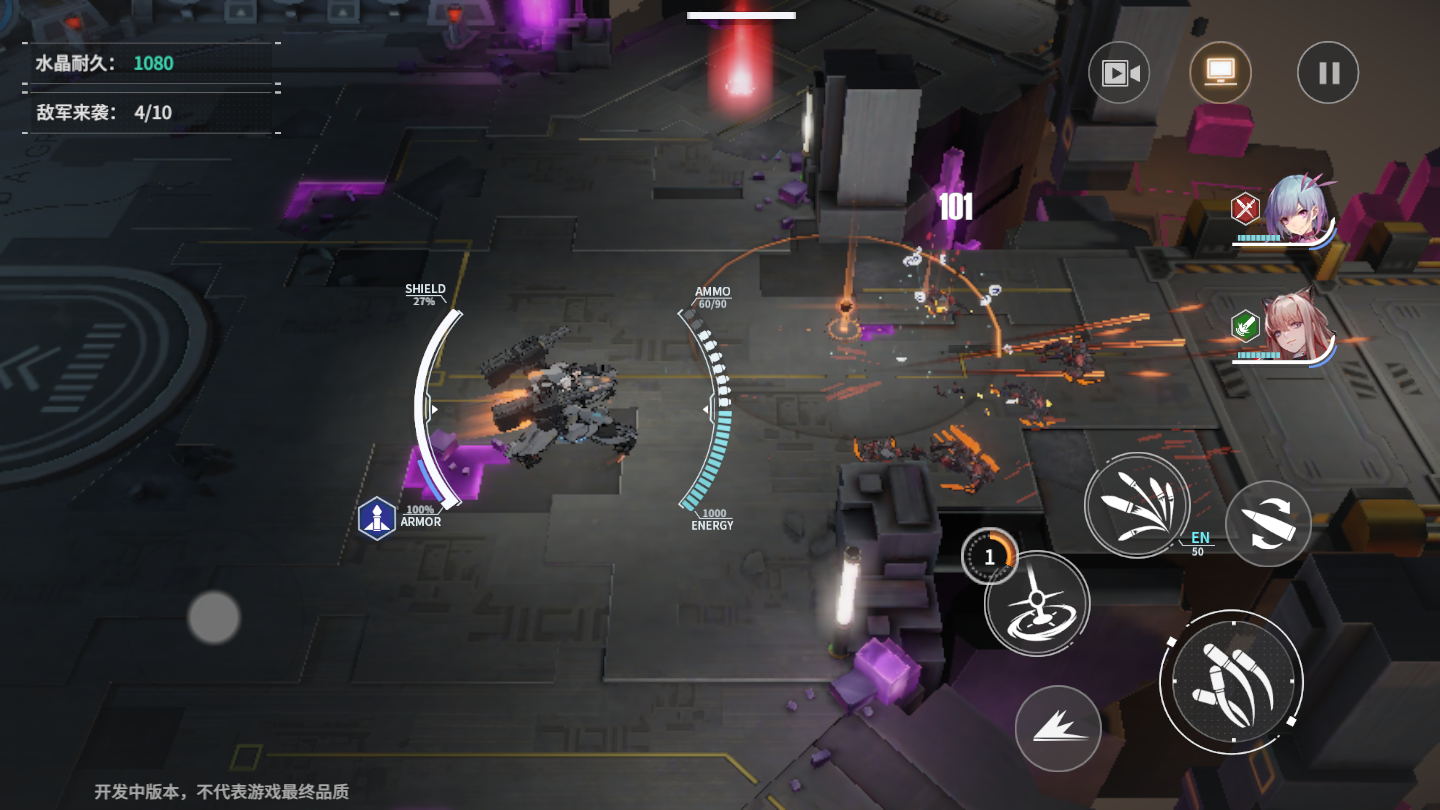Screen dimensions: 1440x810
Task: Use the target beacon skill with 1 charge
Action: pyautogui.click(x=1037, y=603)
